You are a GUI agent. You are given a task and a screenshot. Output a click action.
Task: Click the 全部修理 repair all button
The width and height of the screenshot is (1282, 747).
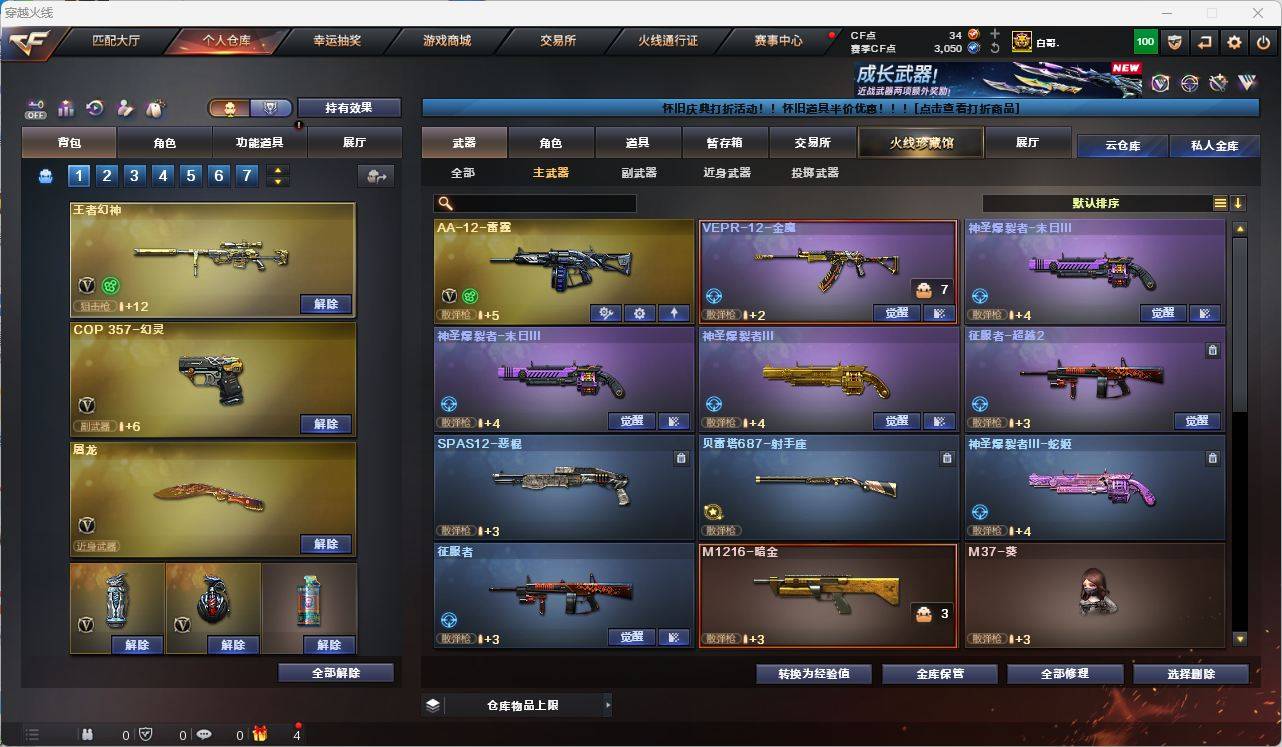coord(1064,674)
